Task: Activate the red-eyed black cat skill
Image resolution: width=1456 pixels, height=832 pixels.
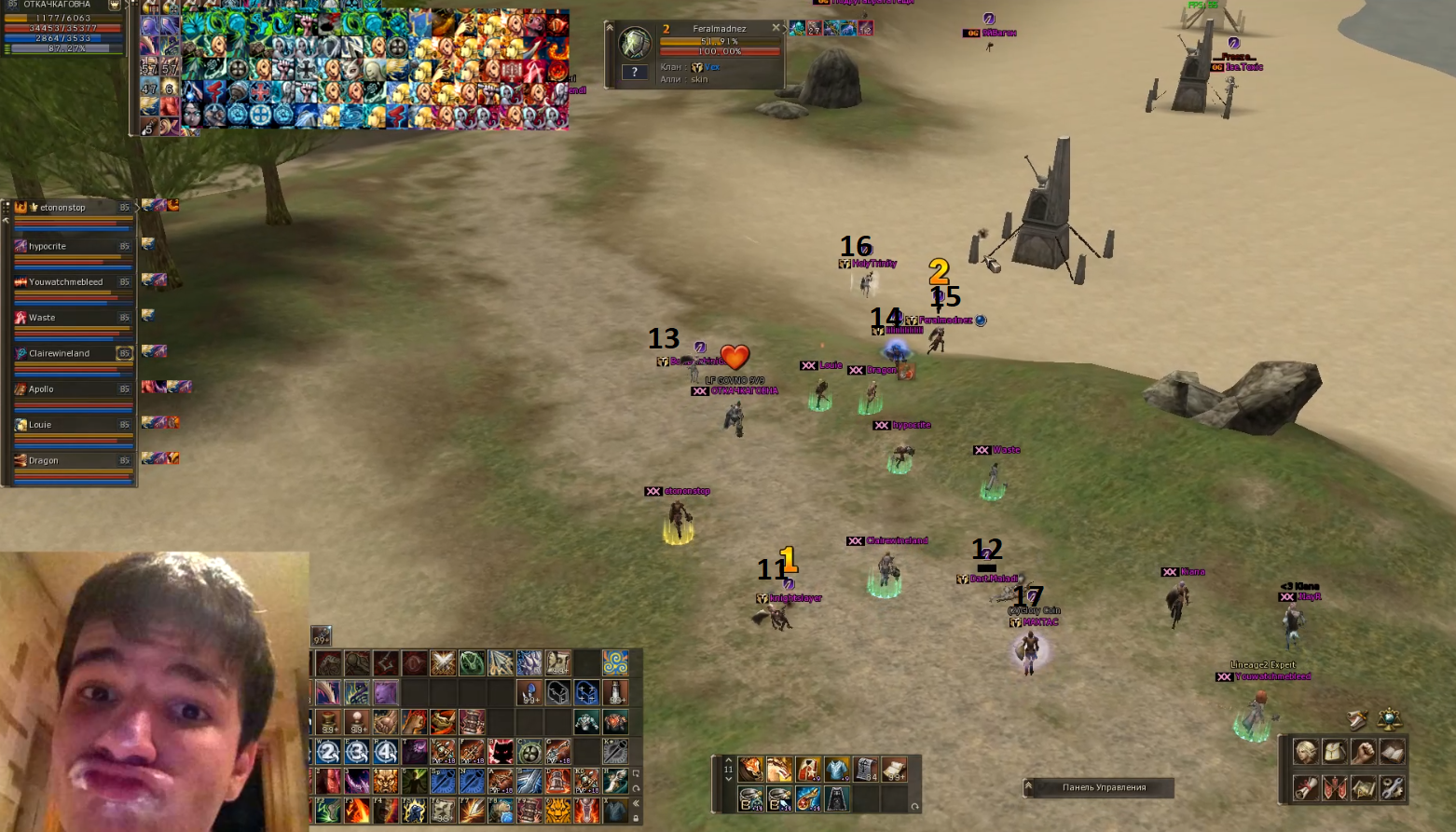Action: click(501, 751)
